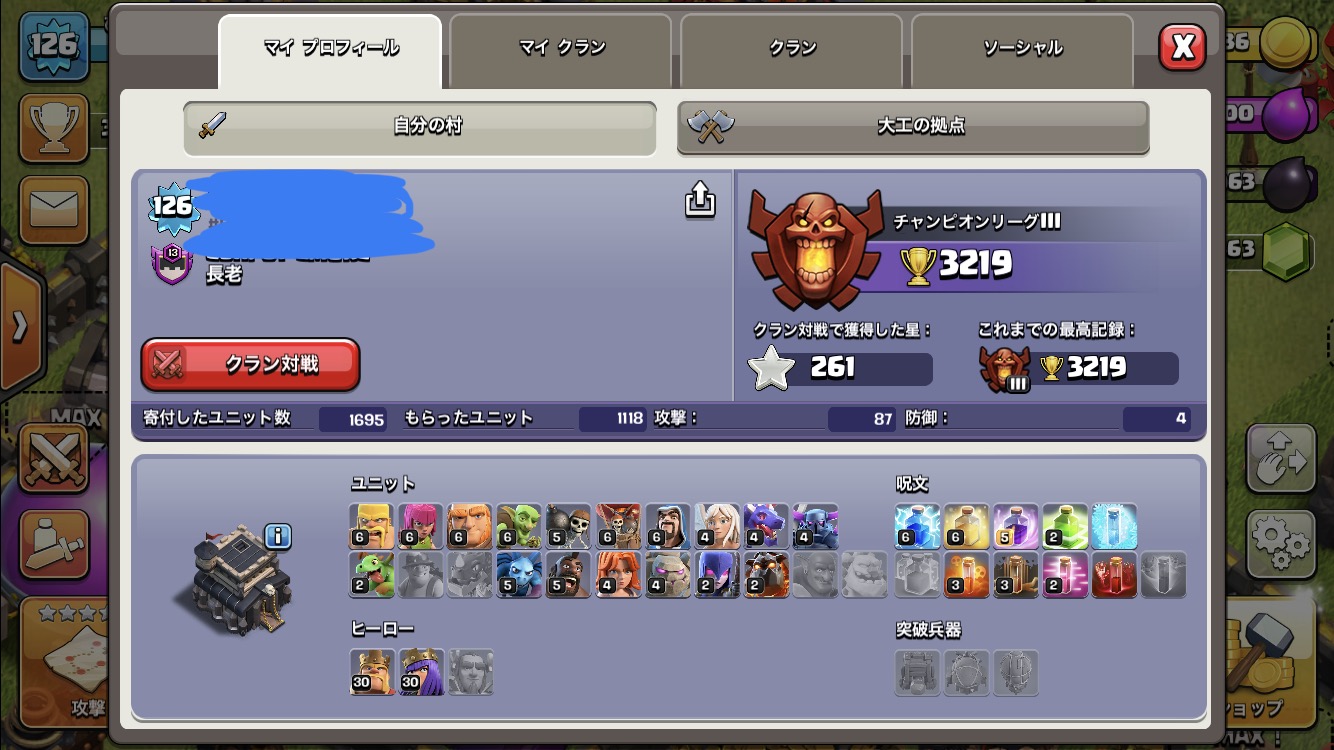Show the マイ プロフィール tab

[x=330, y=48]
